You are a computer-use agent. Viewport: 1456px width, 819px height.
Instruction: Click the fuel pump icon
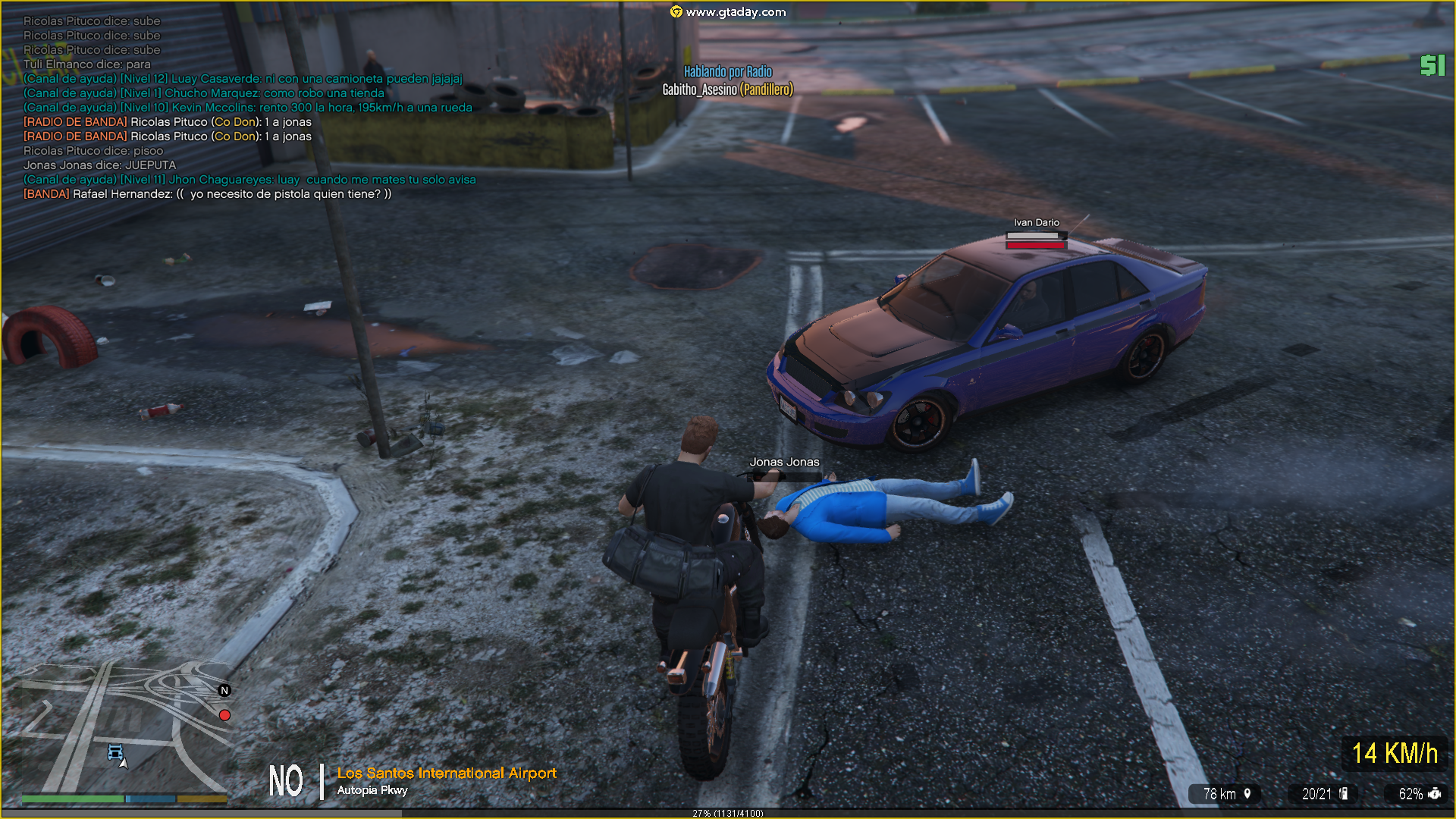(1344, 793)
